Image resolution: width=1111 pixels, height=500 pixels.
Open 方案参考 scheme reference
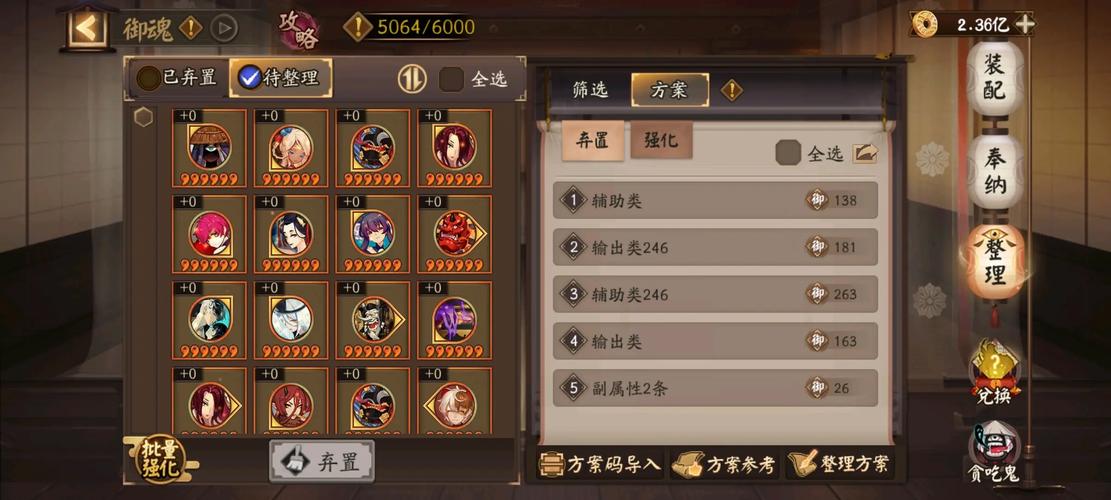pos(727,464)
